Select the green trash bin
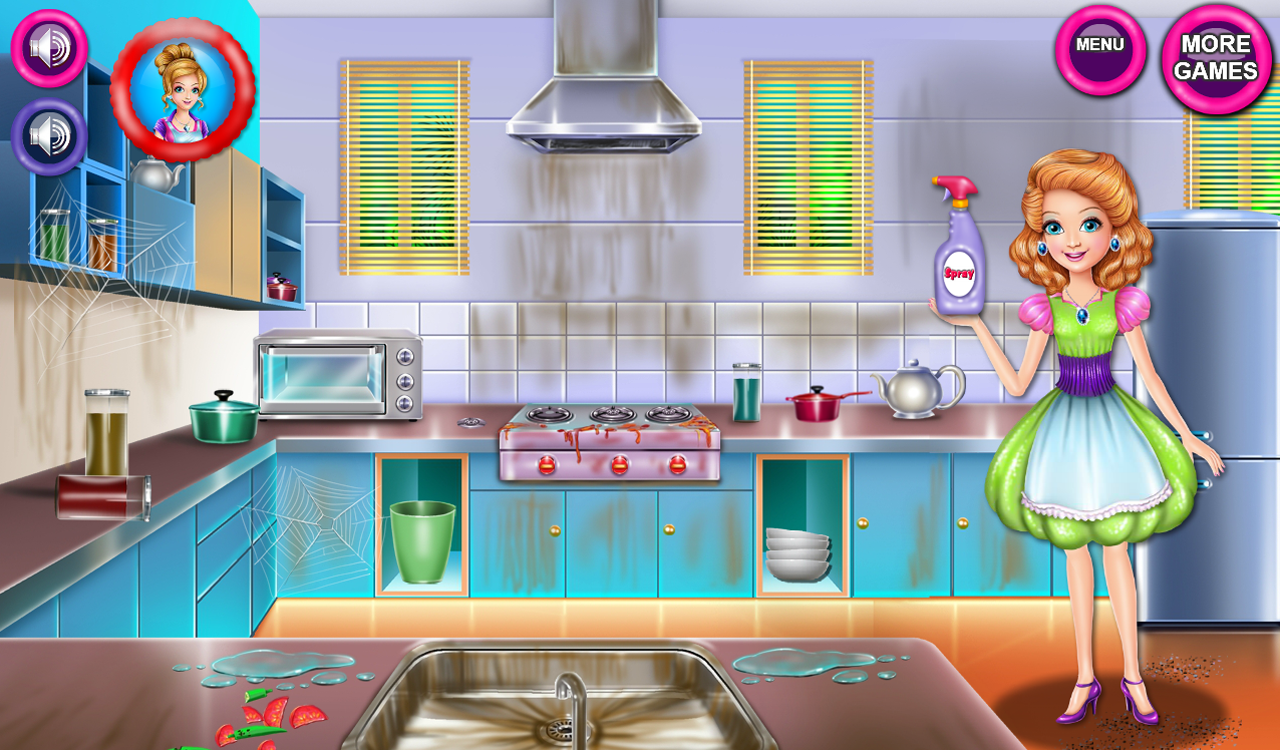The height and width of the screenshot is (750, 1280). (420, 540)
